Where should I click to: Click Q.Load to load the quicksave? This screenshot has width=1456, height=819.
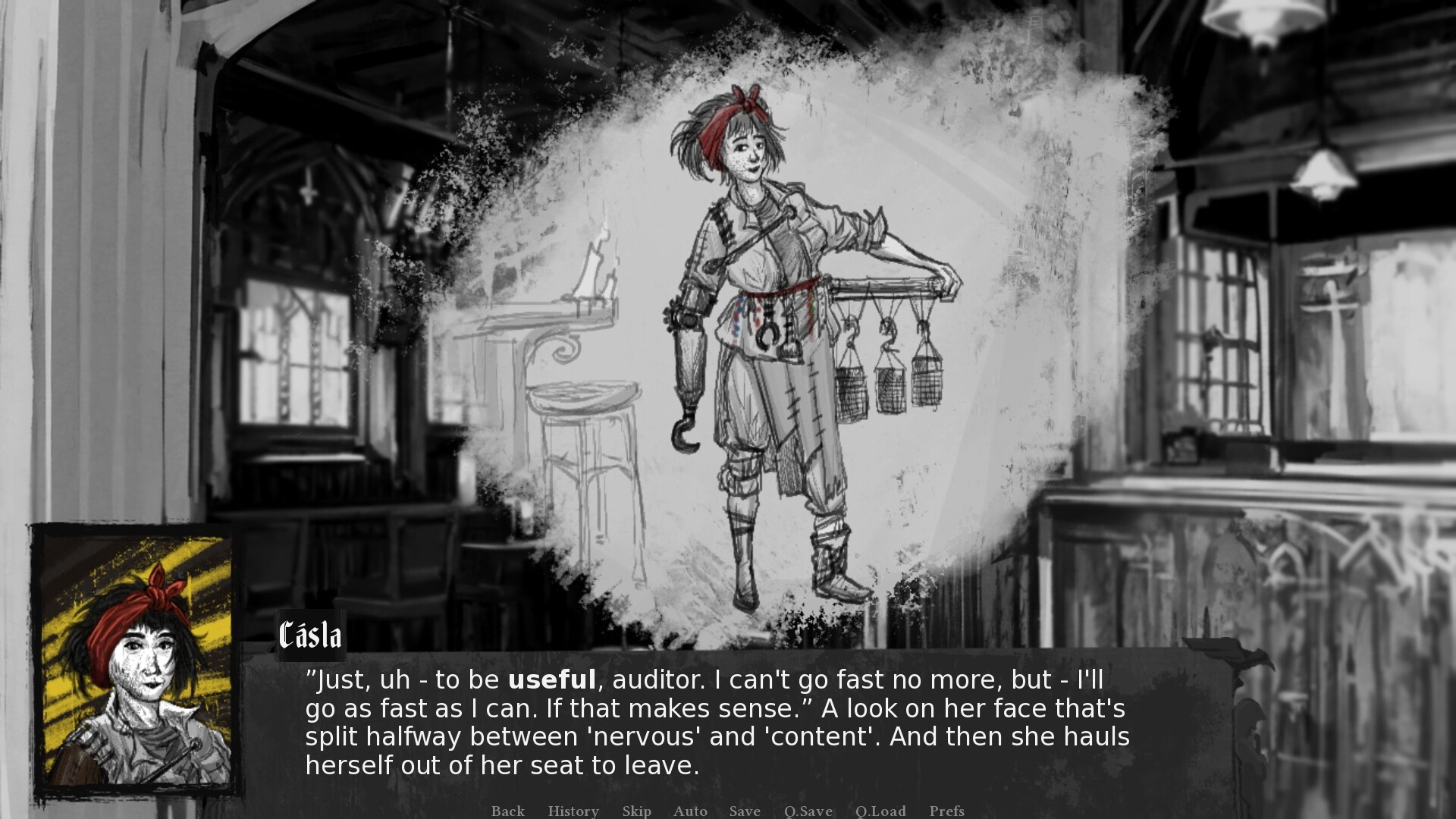(880, 811)
